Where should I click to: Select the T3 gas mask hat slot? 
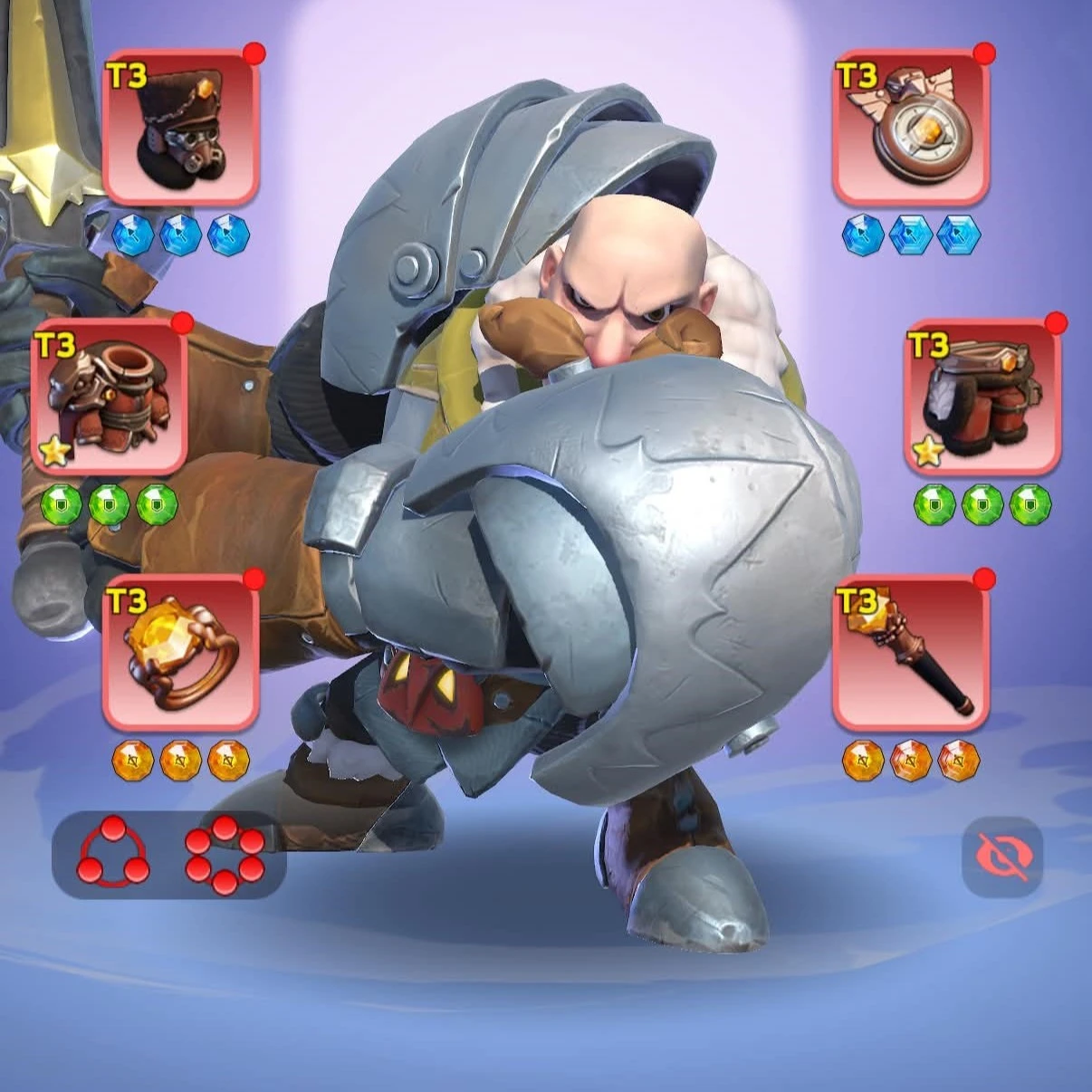[181, 128]
